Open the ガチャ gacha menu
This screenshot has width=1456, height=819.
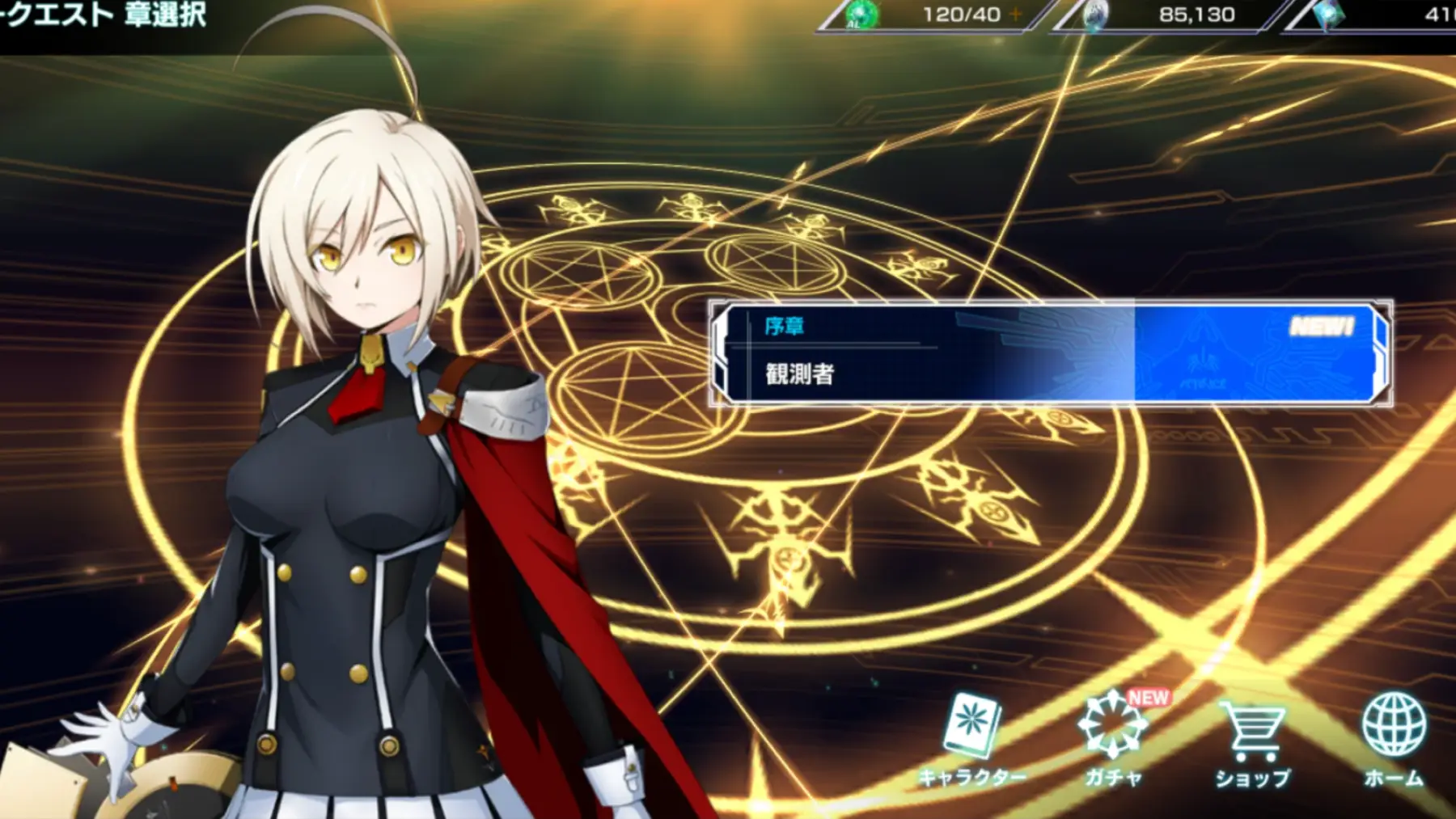click(1113, 740)
